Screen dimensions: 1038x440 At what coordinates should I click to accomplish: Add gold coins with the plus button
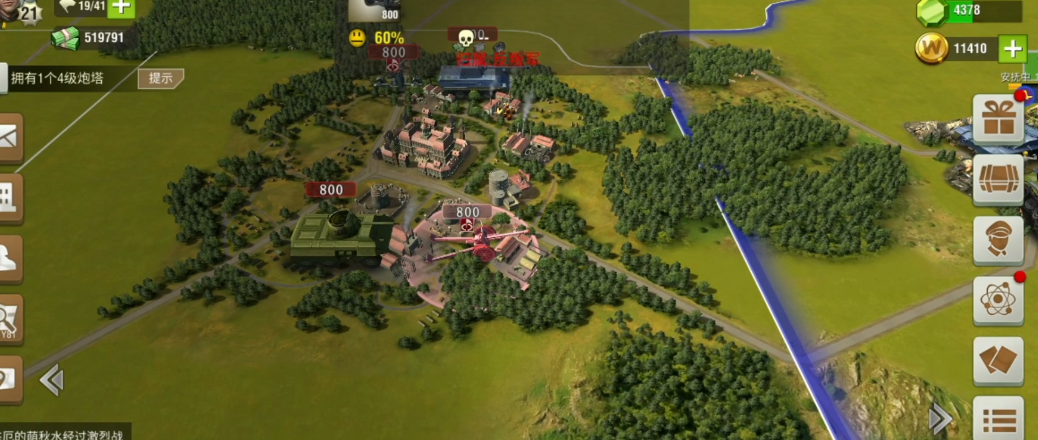(1013, 48)
